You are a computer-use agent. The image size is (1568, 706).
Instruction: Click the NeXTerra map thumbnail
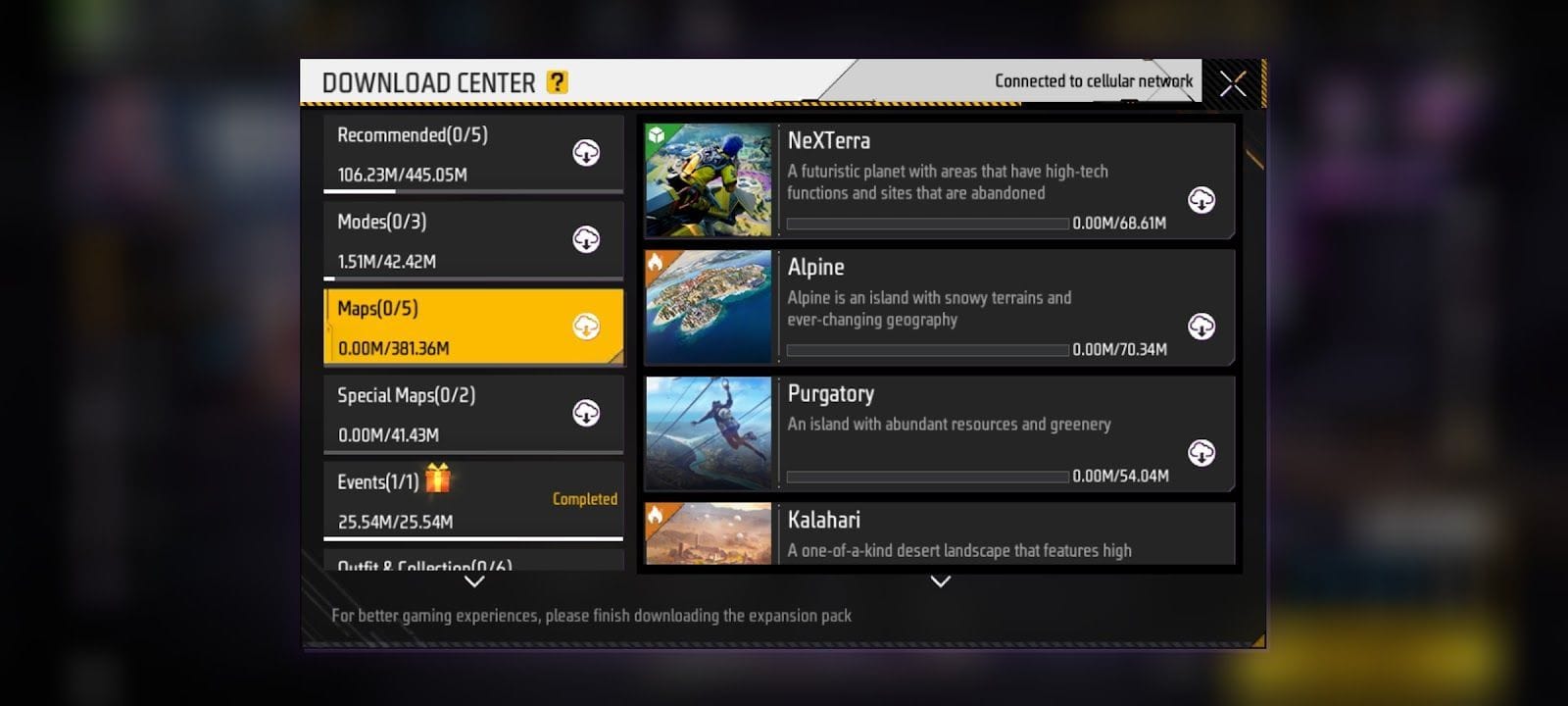[x=709, y=180]
